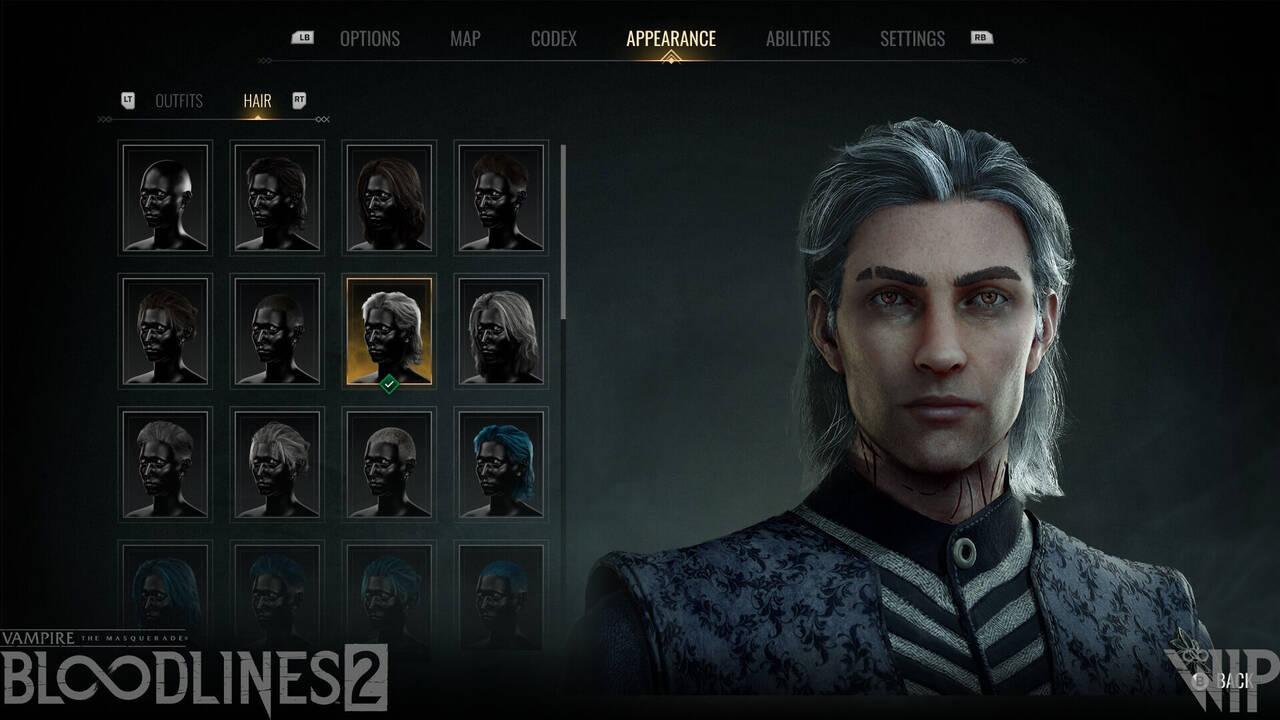
Task: Select the currently equipped grey hairstyle thumbnail
Action: click(x=387, y=330)
